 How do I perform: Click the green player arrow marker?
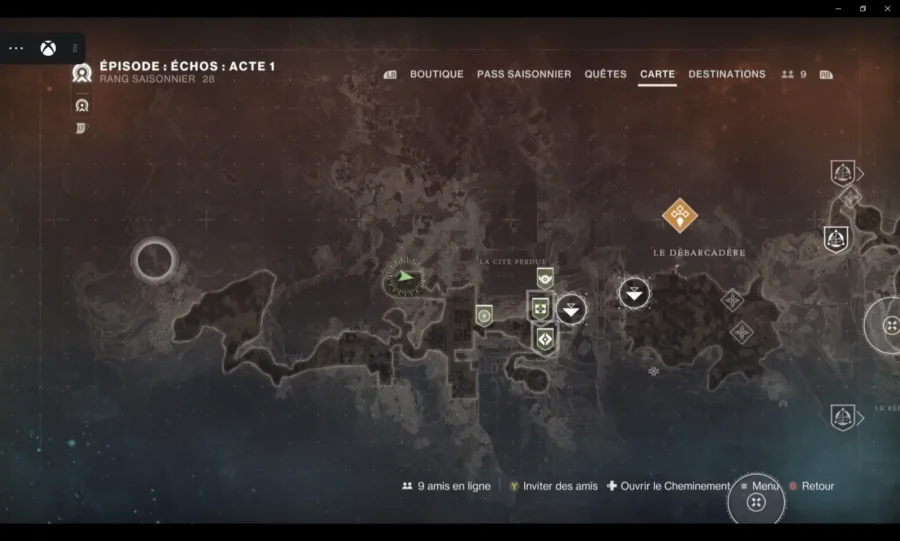tap(405, 277)
